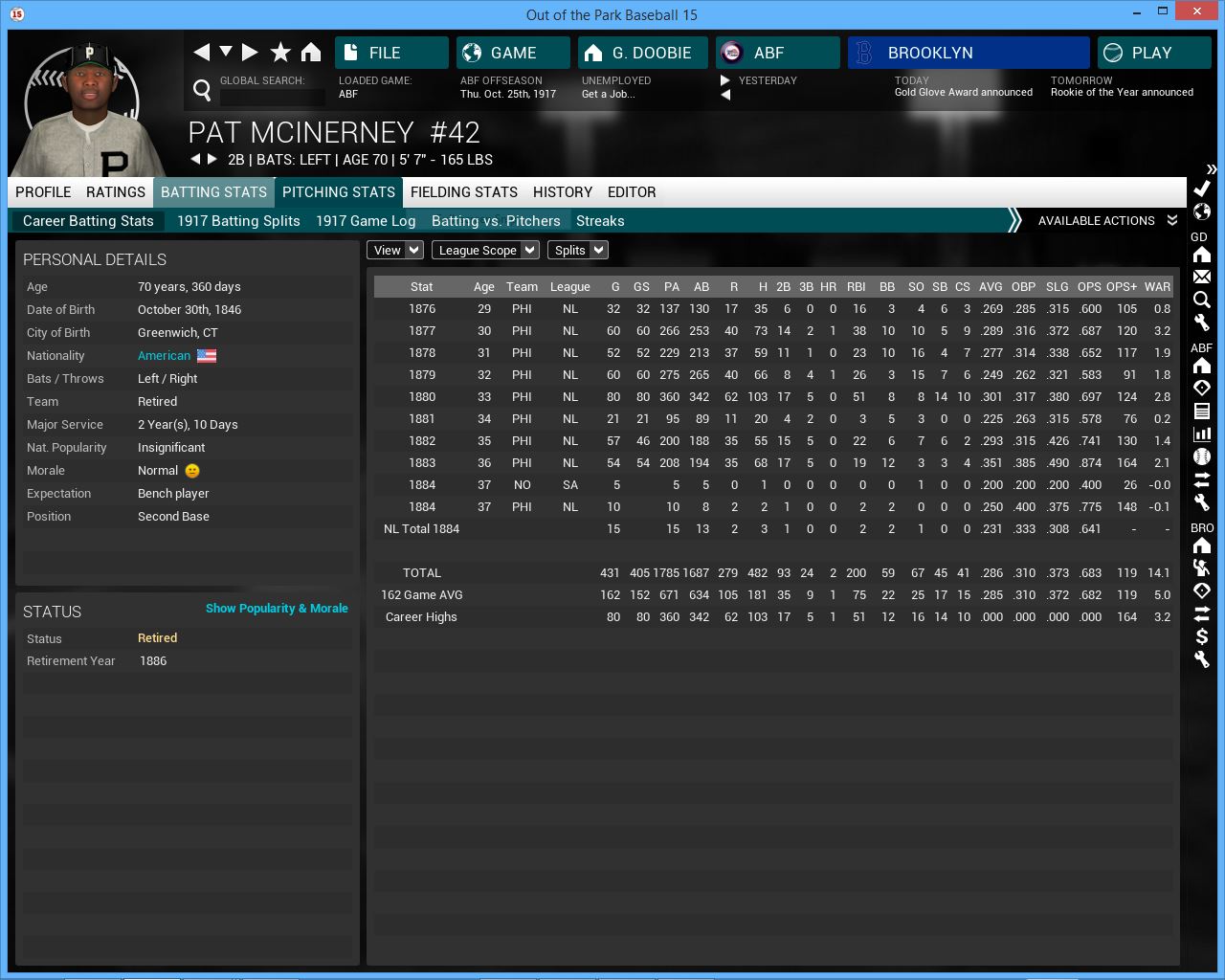Open the PLAY menu
Screen dimensions: 1225x980
(1153, 53)
